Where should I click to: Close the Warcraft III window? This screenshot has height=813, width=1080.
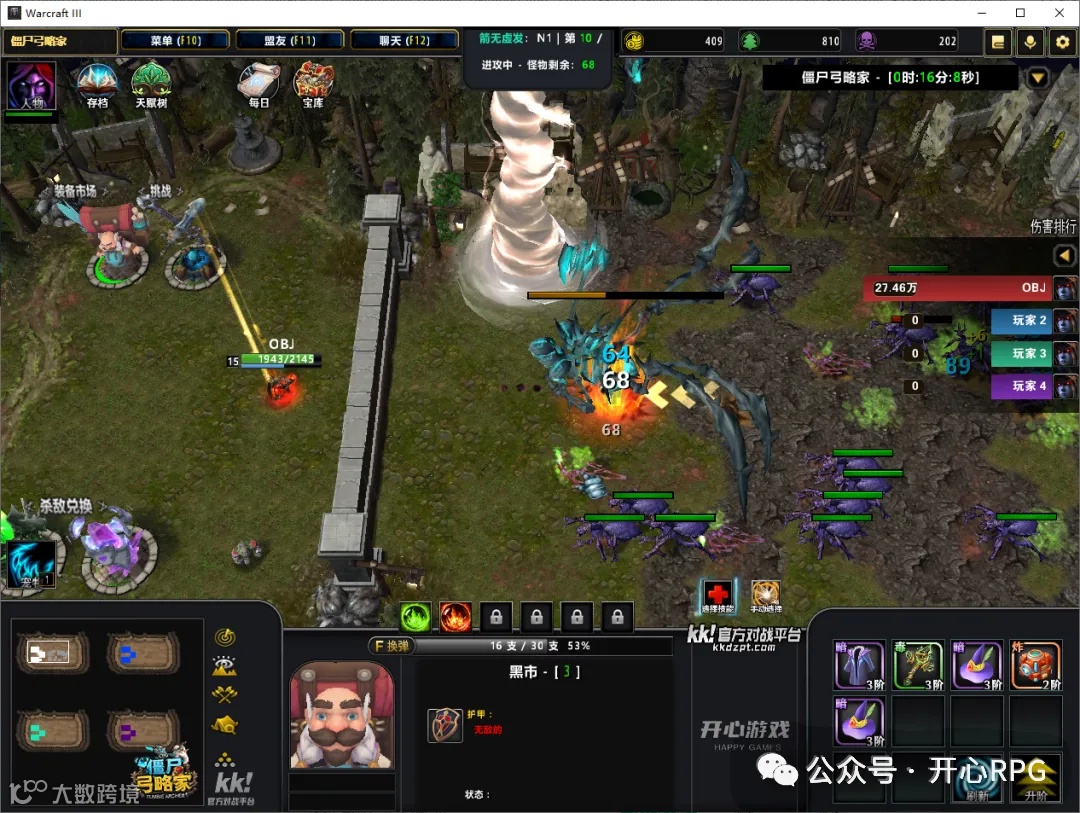coord(1059,13)
